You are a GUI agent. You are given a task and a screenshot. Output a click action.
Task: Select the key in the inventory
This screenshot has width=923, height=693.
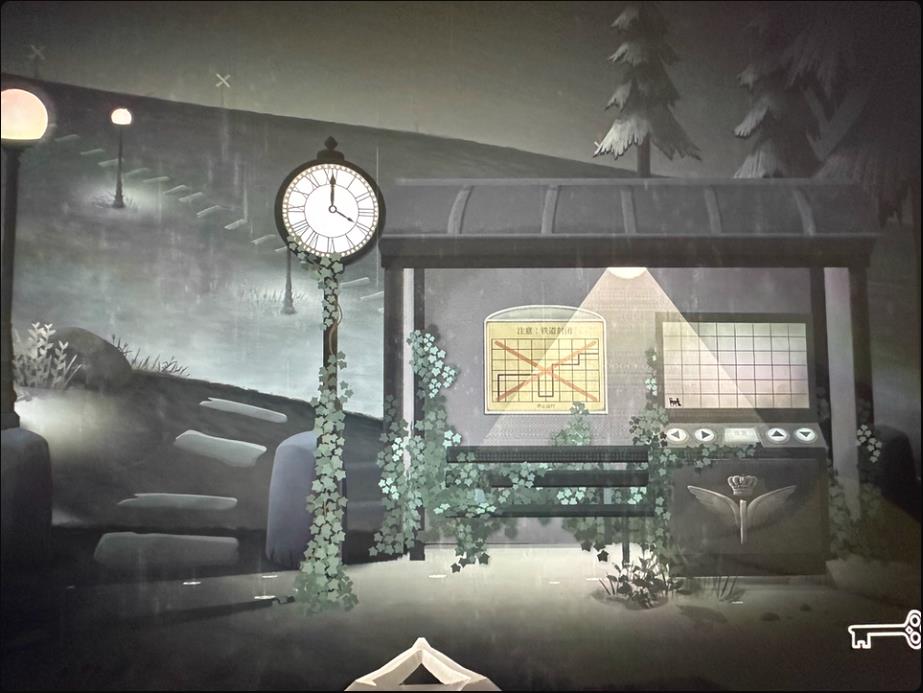[885, 630]
